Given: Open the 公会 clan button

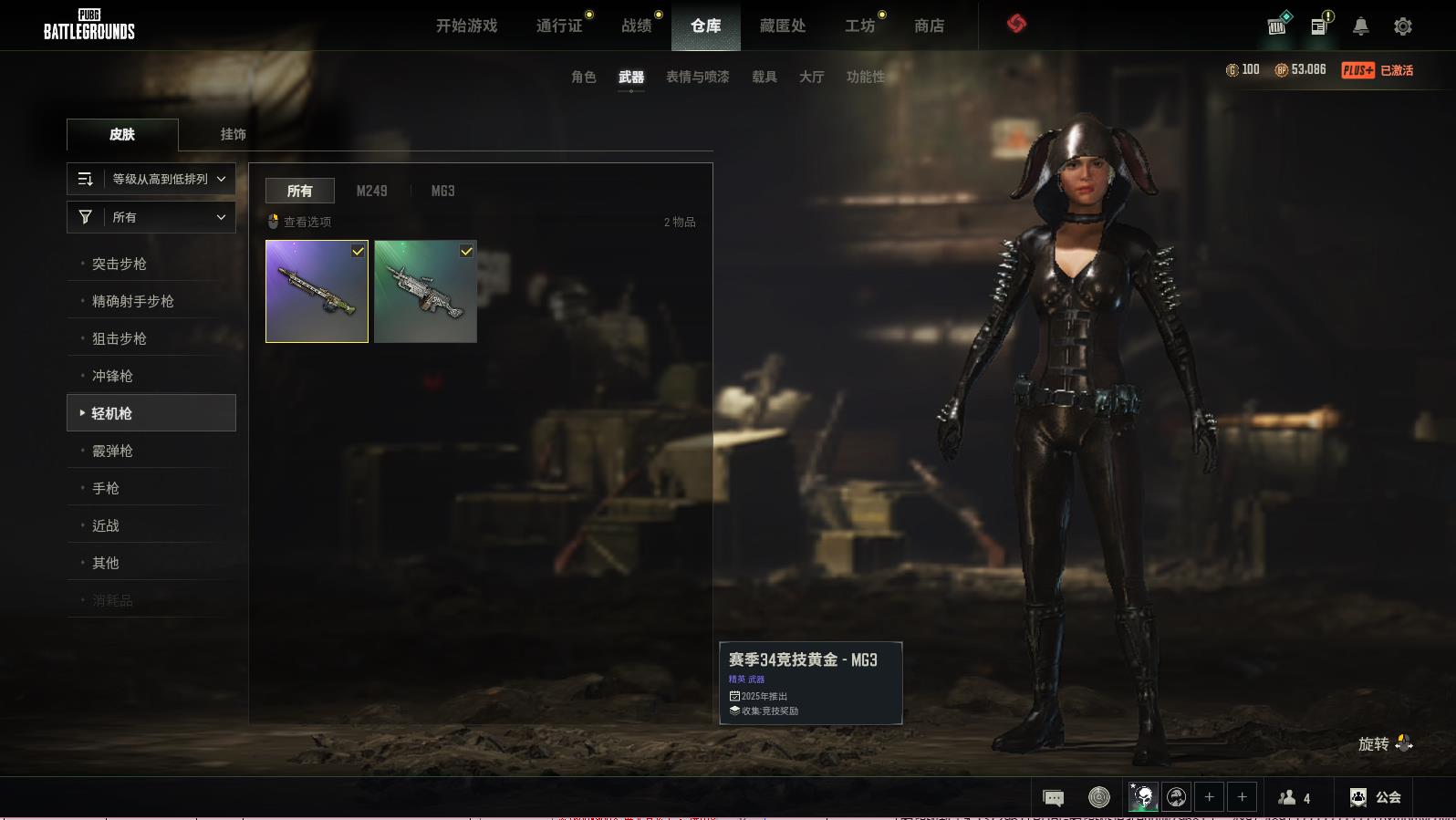Looking at the screenshot, I should tap(1376, 797).
